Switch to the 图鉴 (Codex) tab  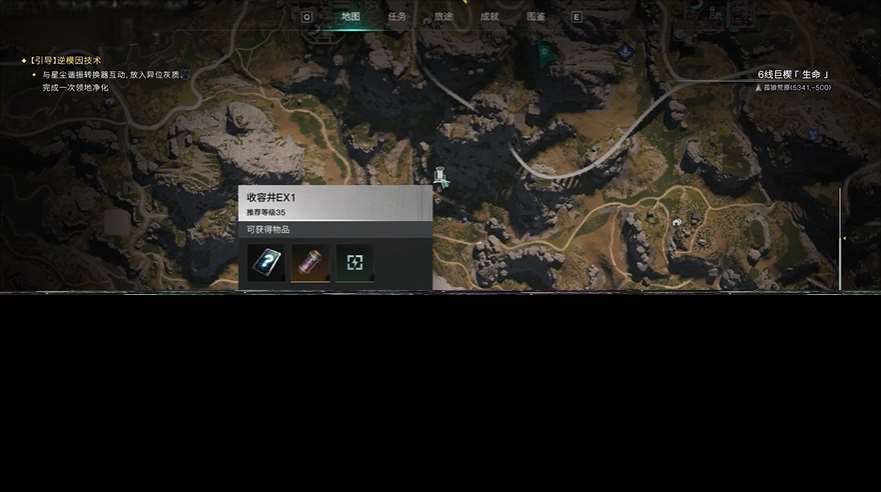[x=536, y=17]
